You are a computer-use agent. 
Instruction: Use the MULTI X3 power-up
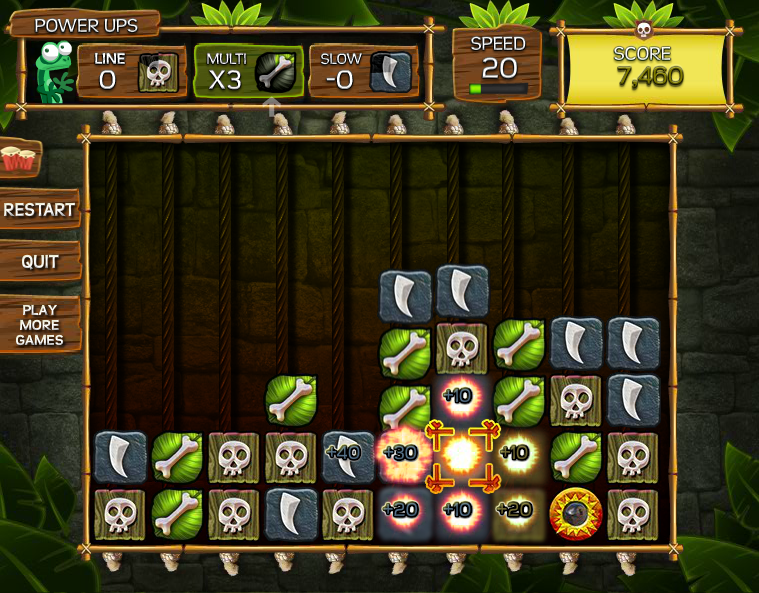click(x=249, y=71)
